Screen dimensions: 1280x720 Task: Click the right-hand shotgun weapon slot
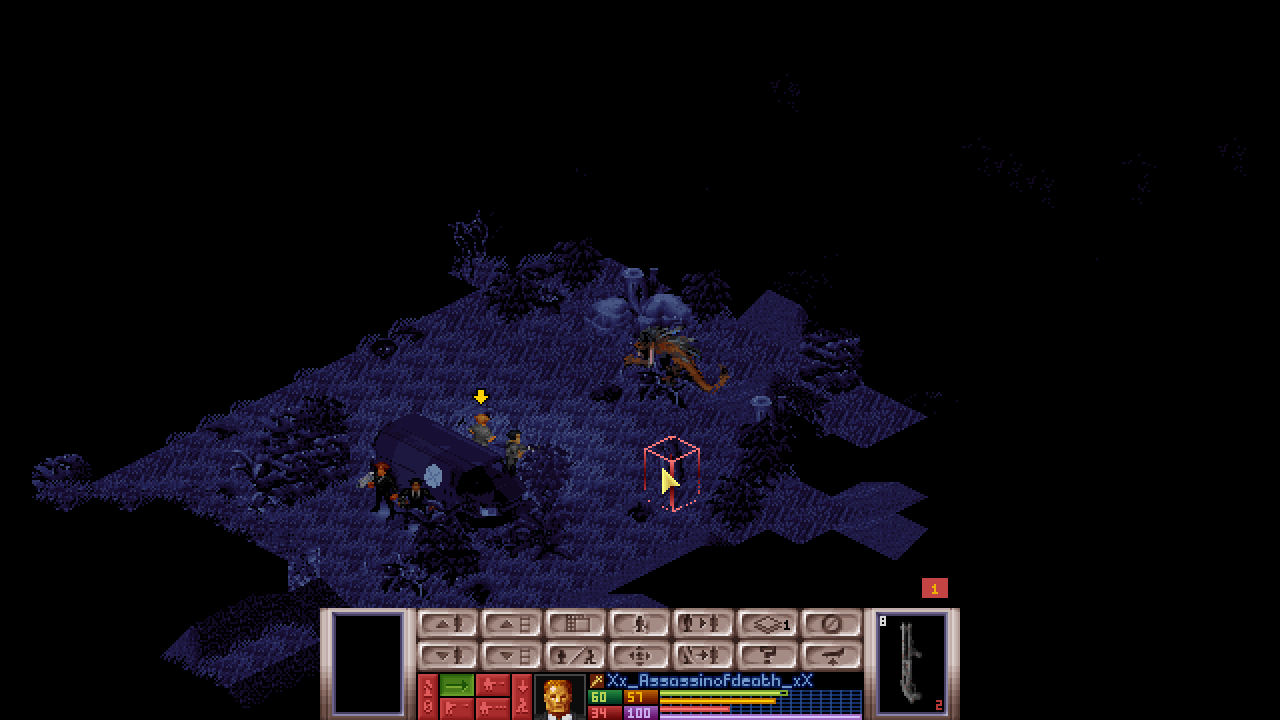912,663
